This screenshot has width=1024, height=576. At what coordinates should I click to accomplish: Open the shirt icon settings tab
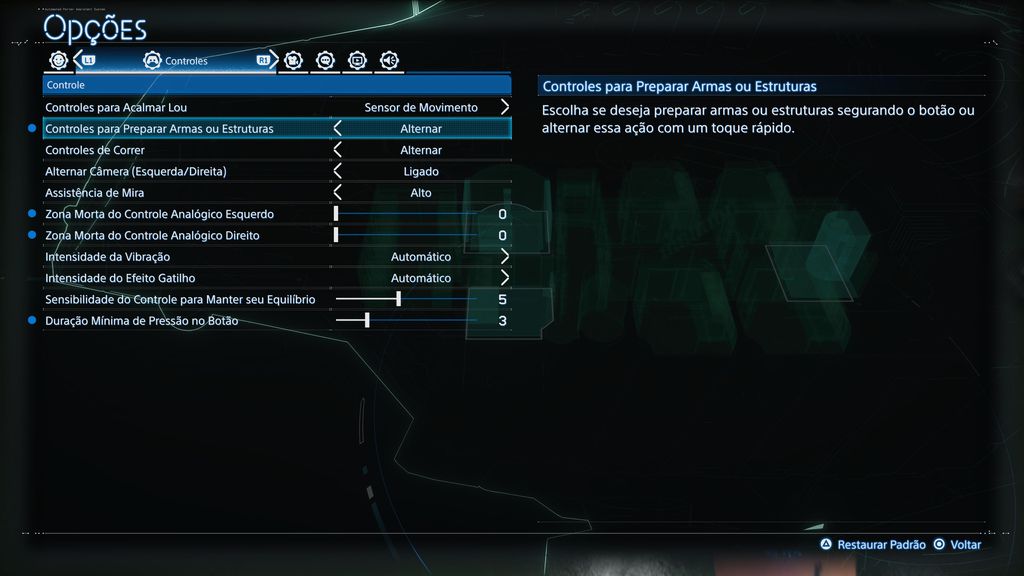pos(293,60)
